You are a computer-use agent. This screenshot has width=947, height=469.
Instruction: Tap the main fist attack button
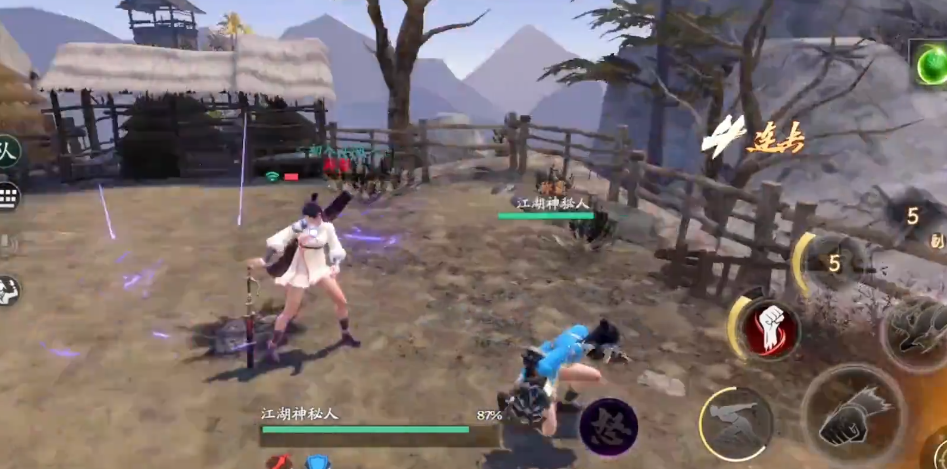[x=852, y=417]
